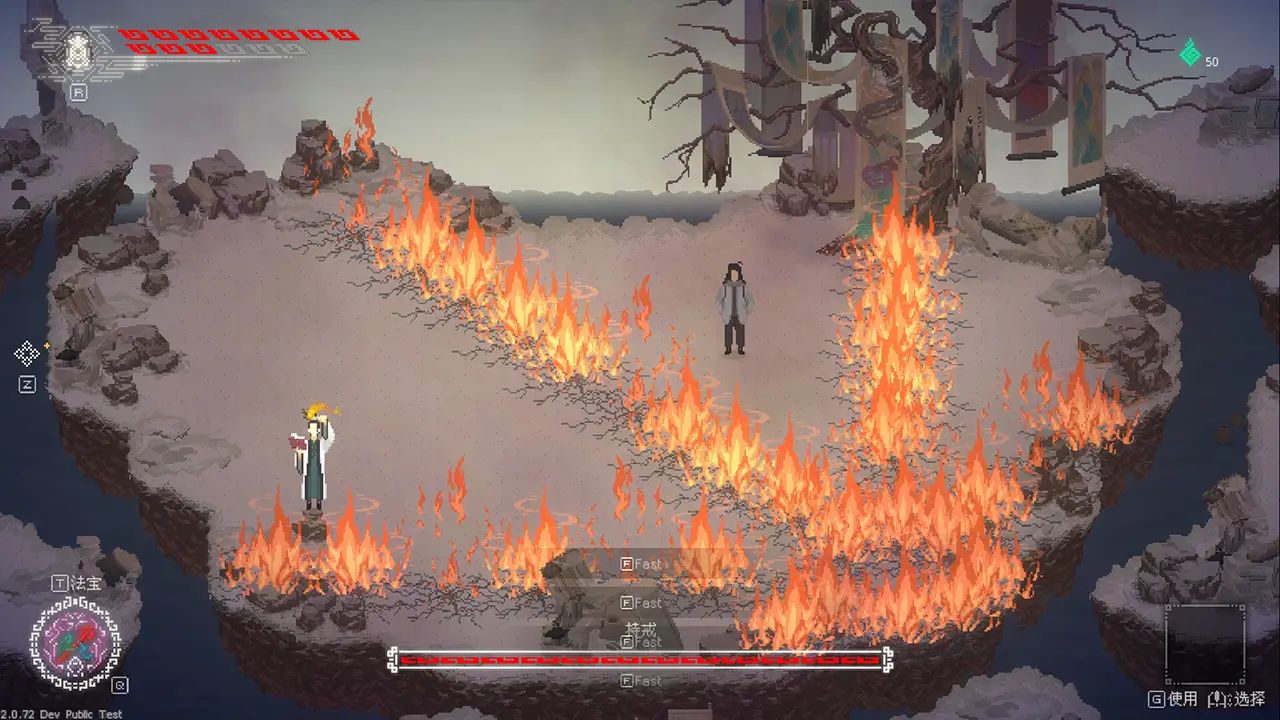
Task: Click the green jade currency icon
Action: tap(1190, 53)
